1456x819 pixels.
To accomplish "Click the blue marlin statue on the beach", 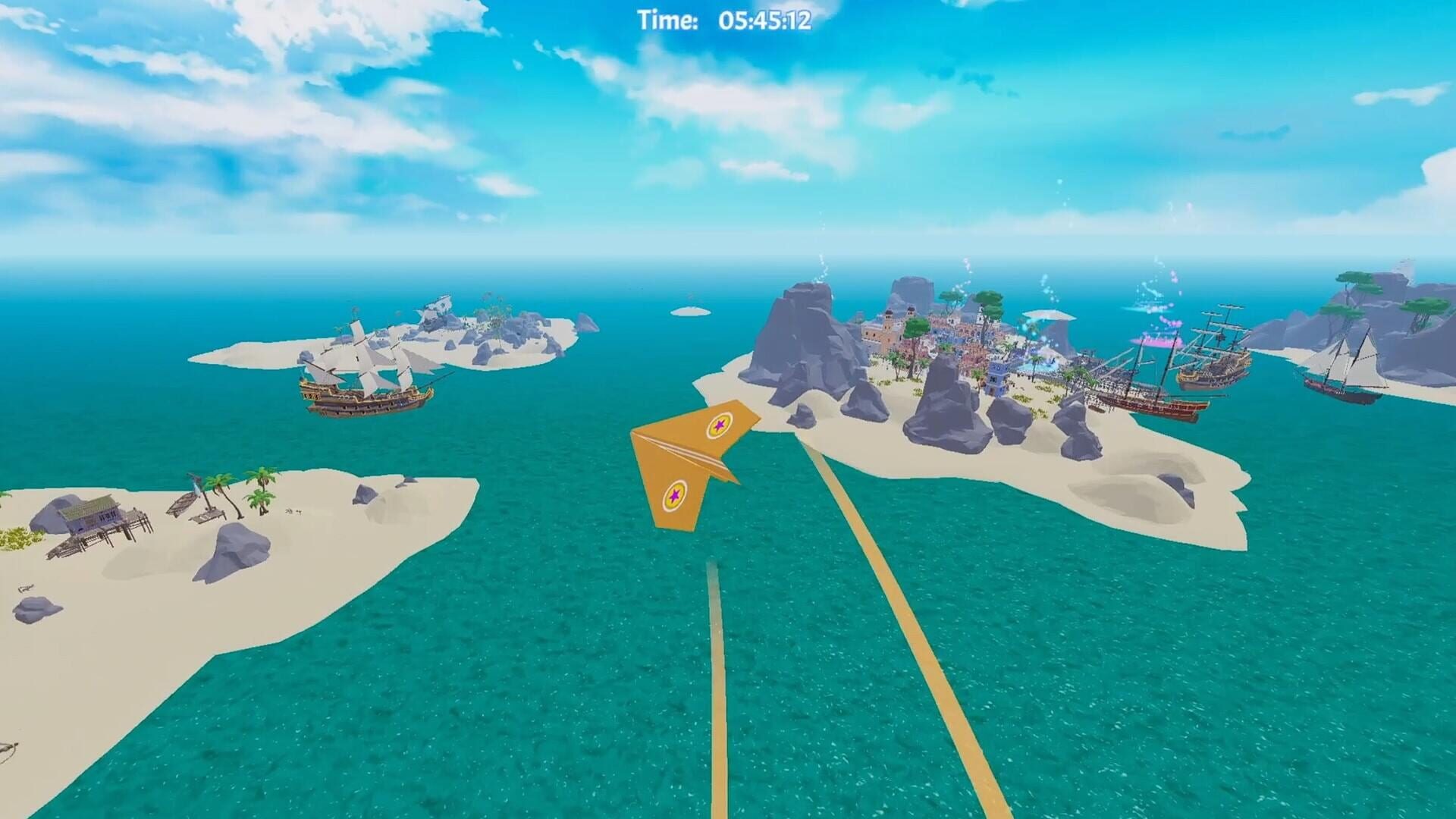I will (196, 482).
